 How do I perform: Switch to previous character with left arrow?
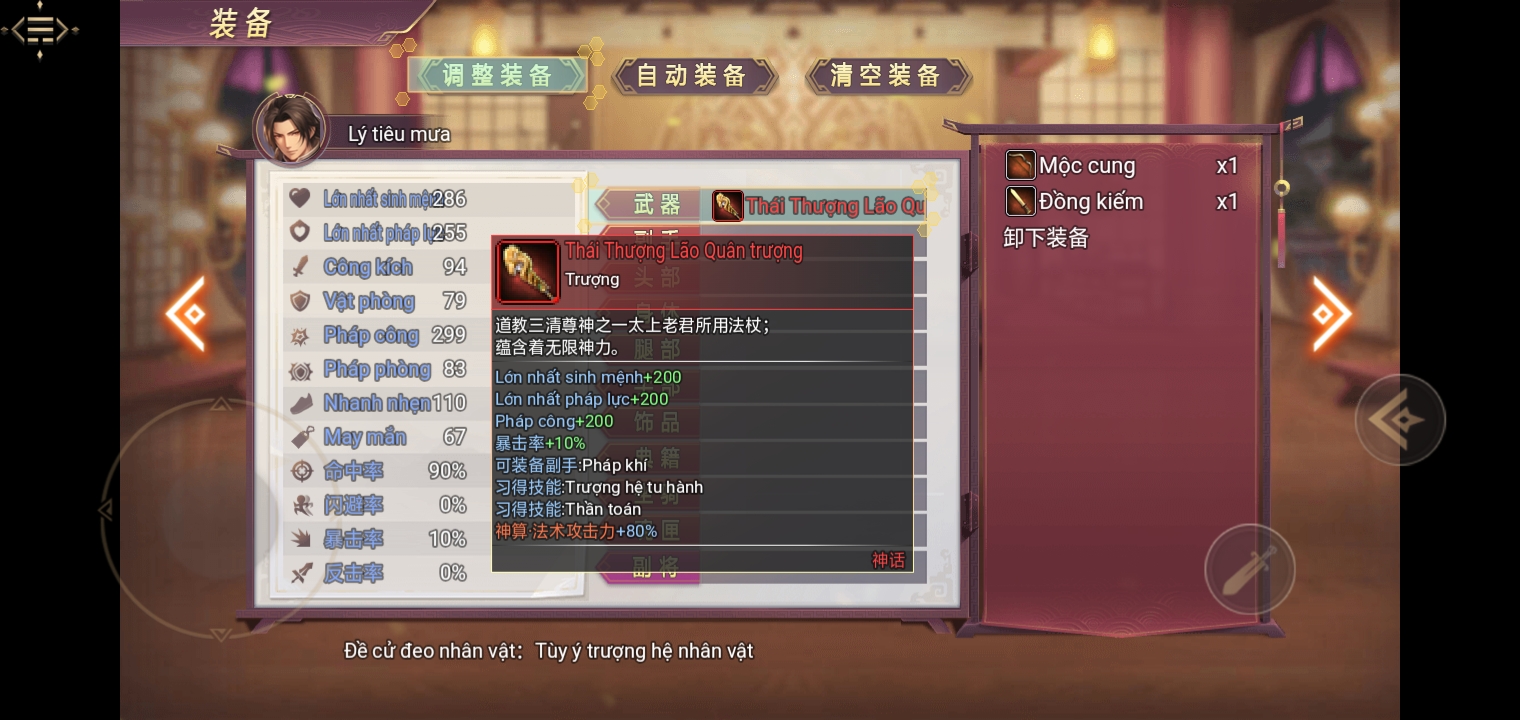187,314
